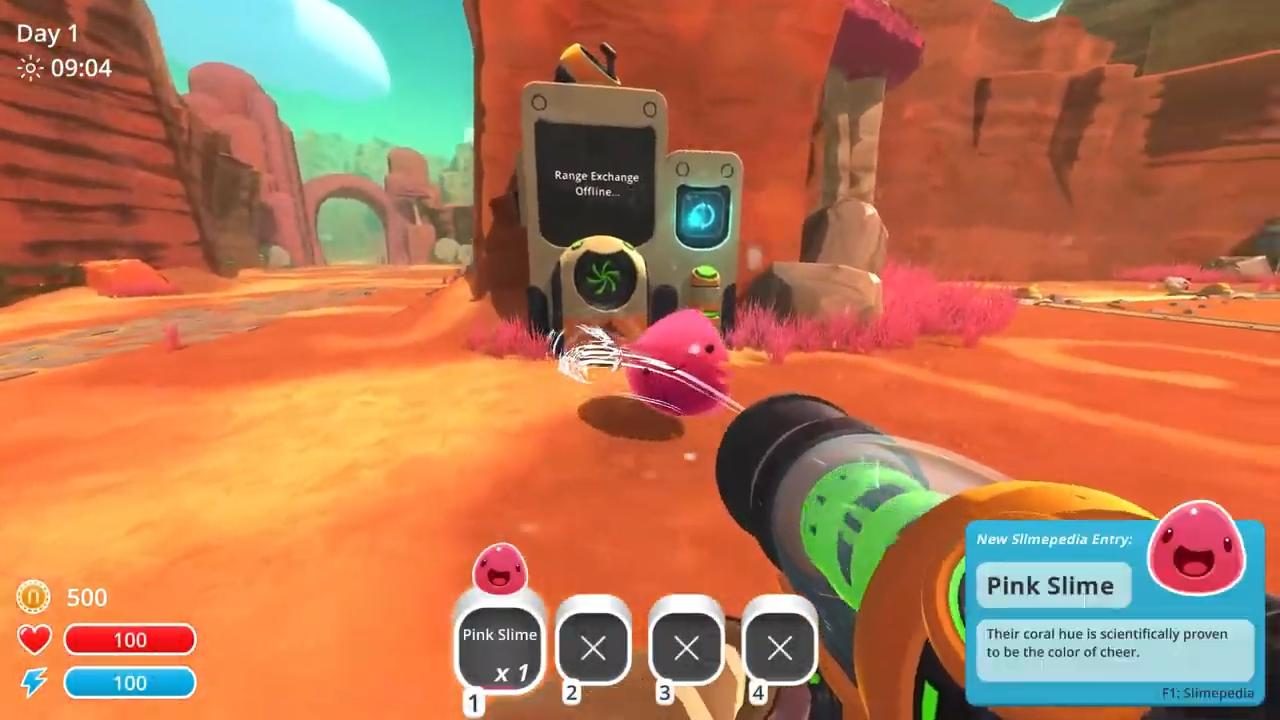
Task: Select the X icon in inventory slot 4
Action: pyautogui.click(x=779, y=650)
